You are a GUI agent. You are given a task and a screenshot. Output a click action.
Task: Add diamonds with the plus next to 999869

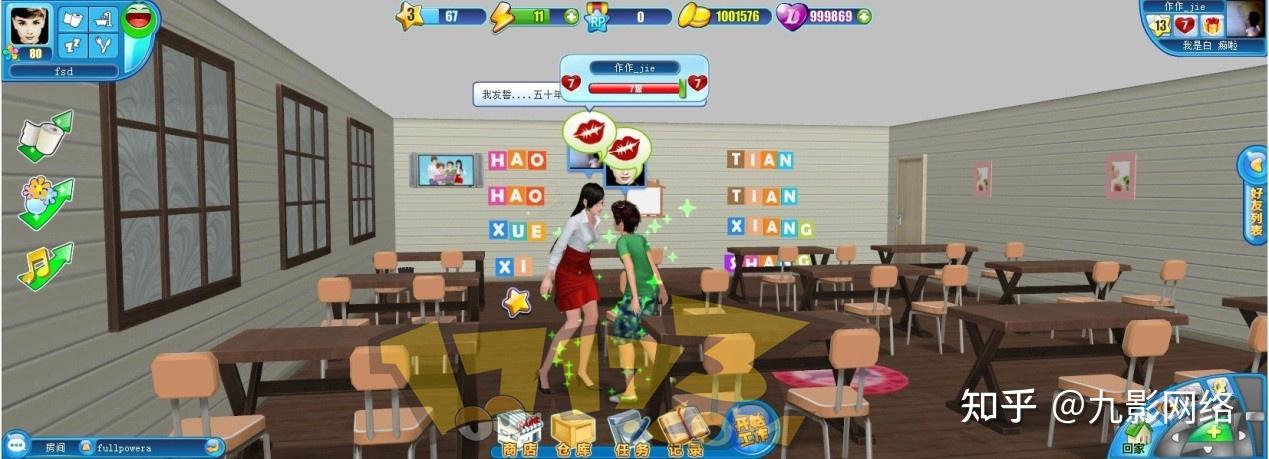(x=863, y=16)
